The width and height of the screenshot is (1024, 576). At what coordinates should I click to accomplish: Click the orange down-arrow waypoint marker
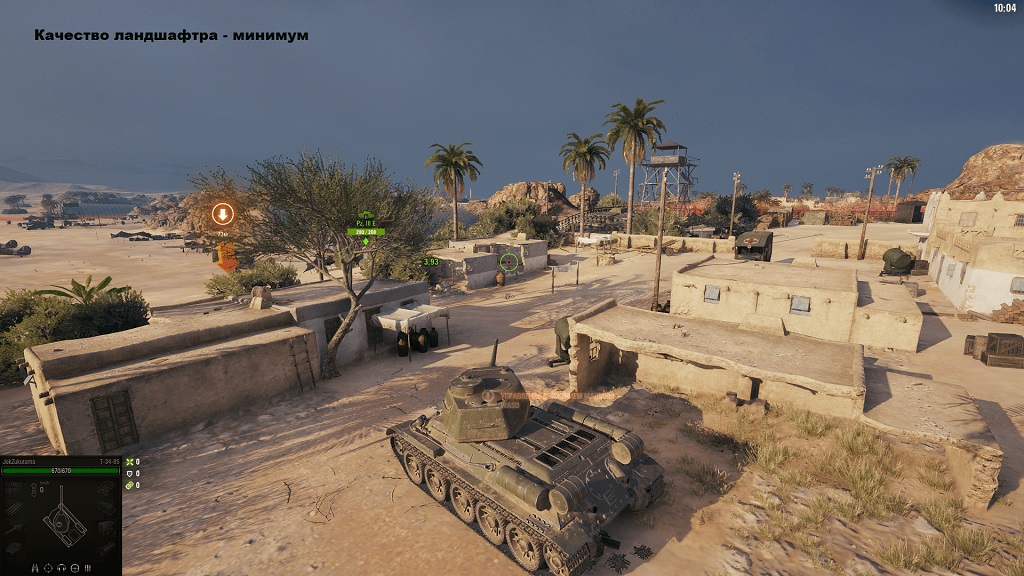pos(223,214)
